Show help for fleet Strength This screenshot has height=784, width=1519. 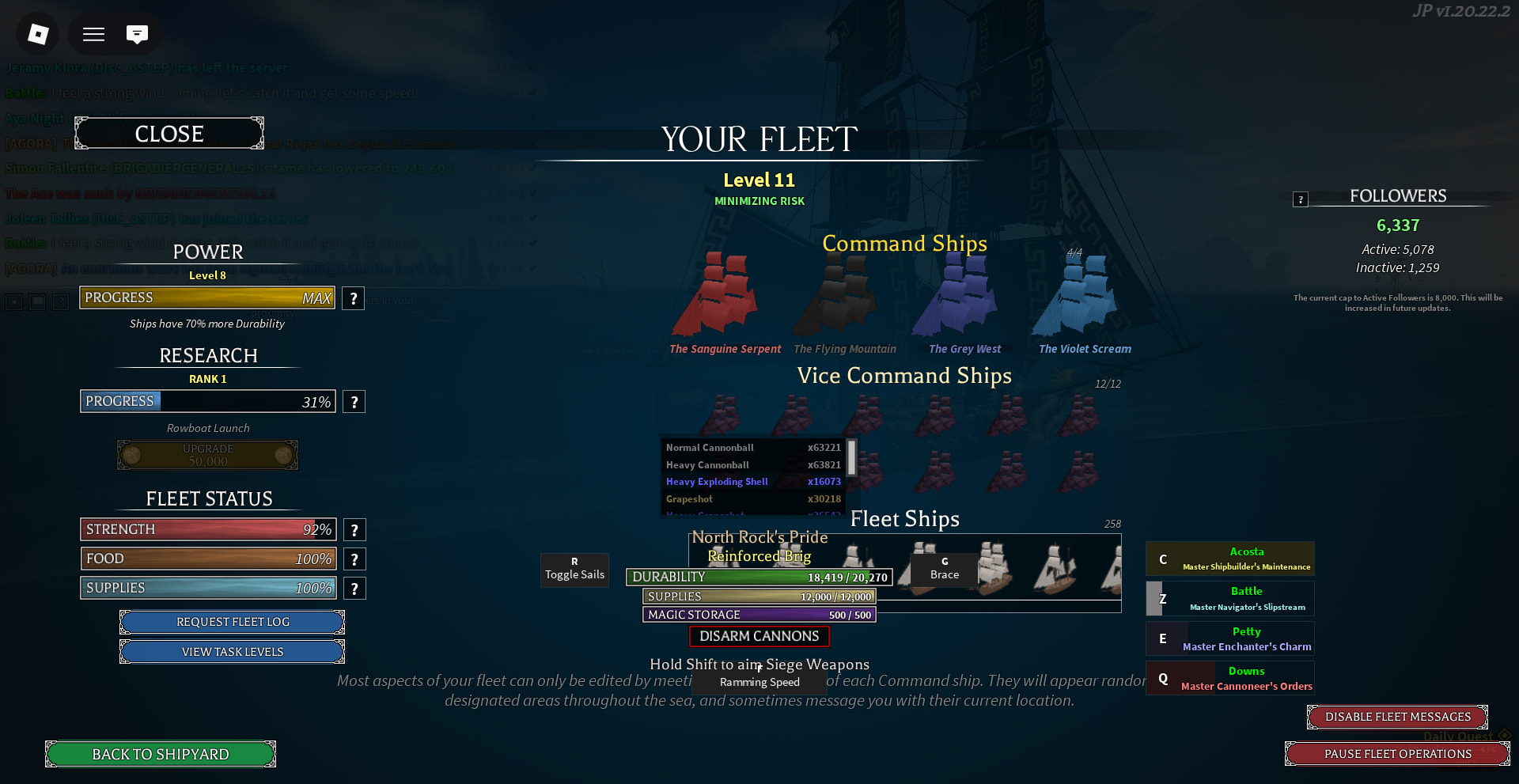click(354, 530)
